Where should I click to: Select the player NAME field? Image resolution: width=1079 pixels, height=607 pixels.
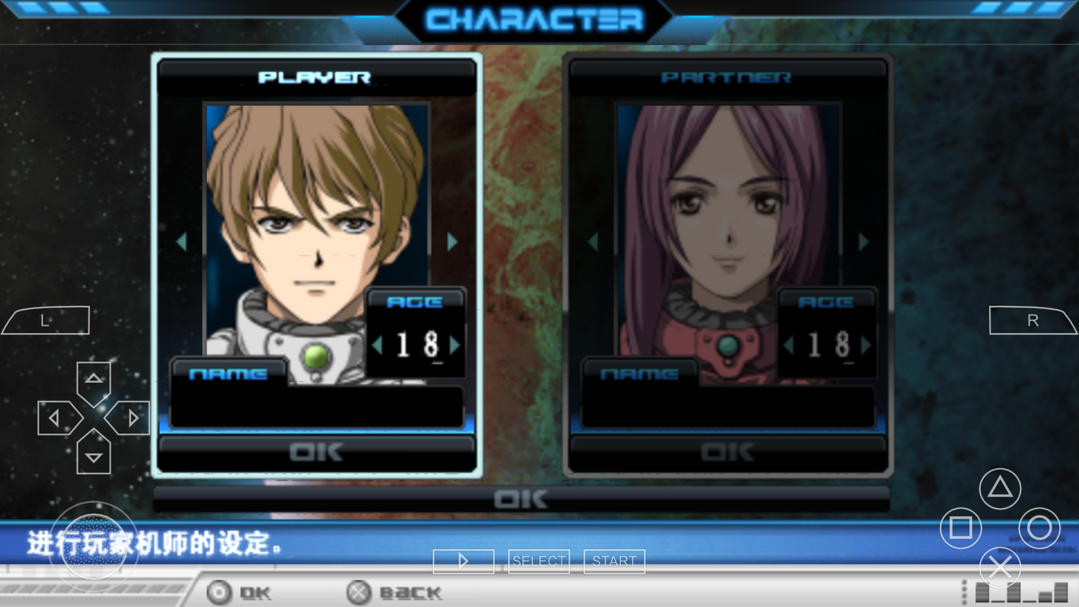click(317, 406)
